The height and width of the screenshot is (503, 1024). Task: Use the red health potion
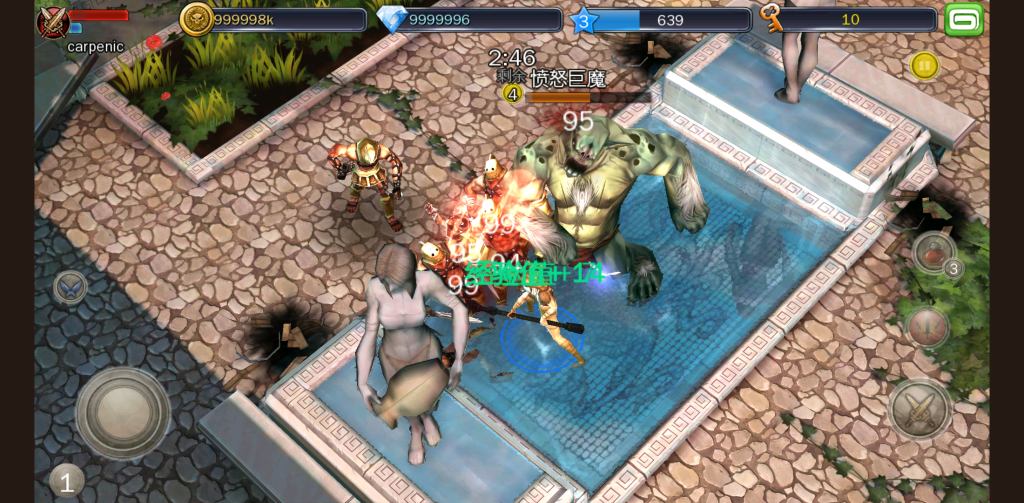coord(934,252)
